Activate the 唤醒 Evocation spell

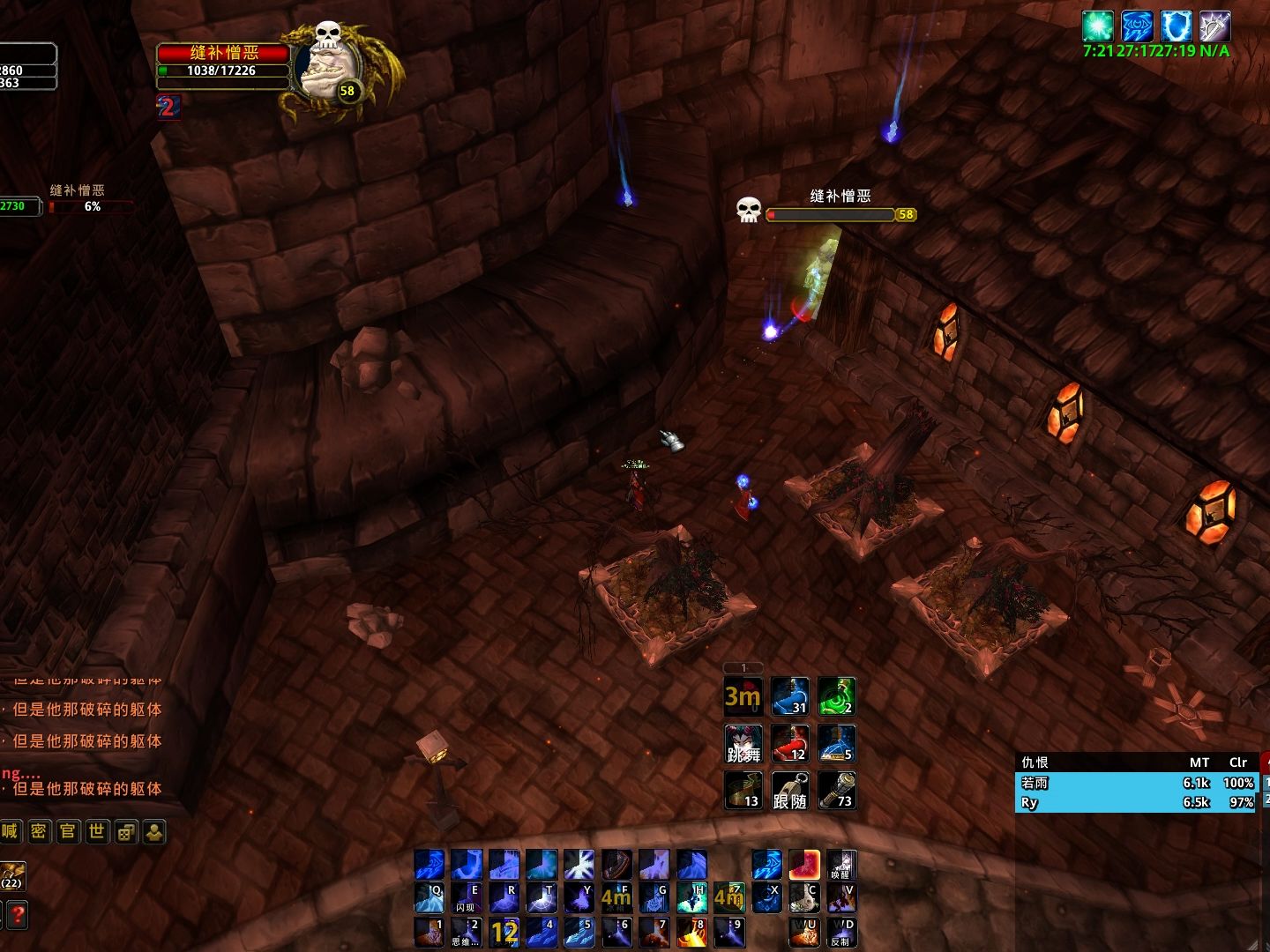(841, 865)
